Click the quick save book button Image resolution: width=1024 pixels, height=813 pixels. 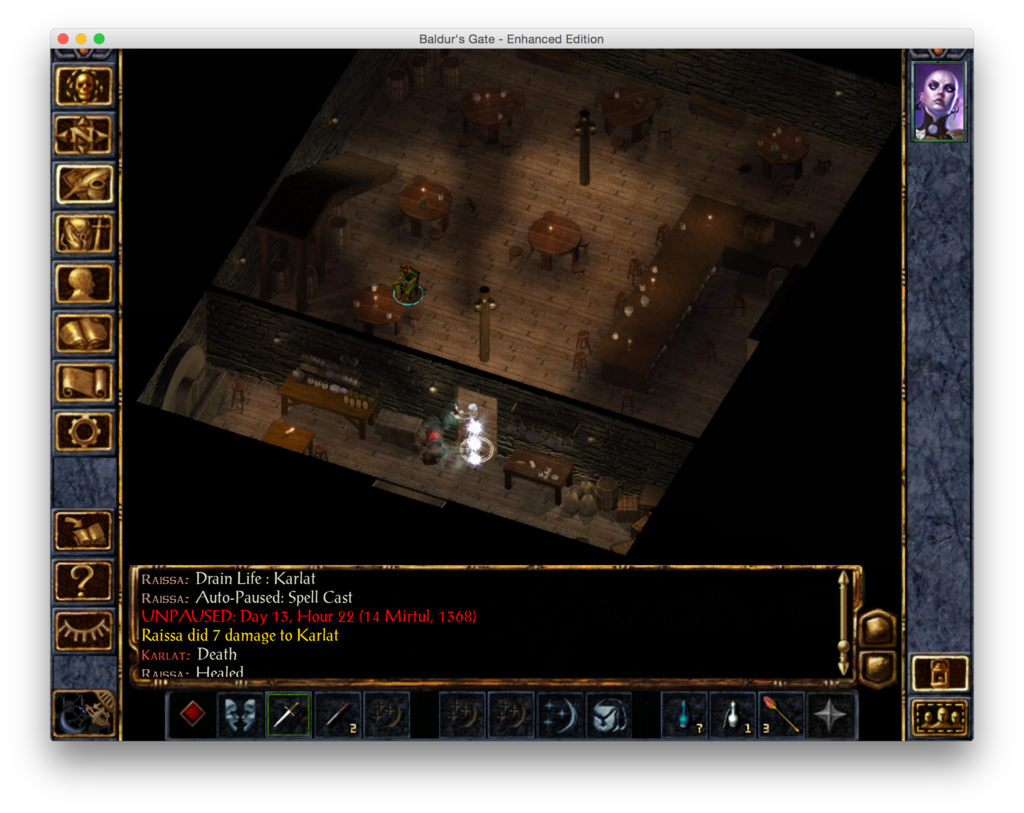coord(84,531)
